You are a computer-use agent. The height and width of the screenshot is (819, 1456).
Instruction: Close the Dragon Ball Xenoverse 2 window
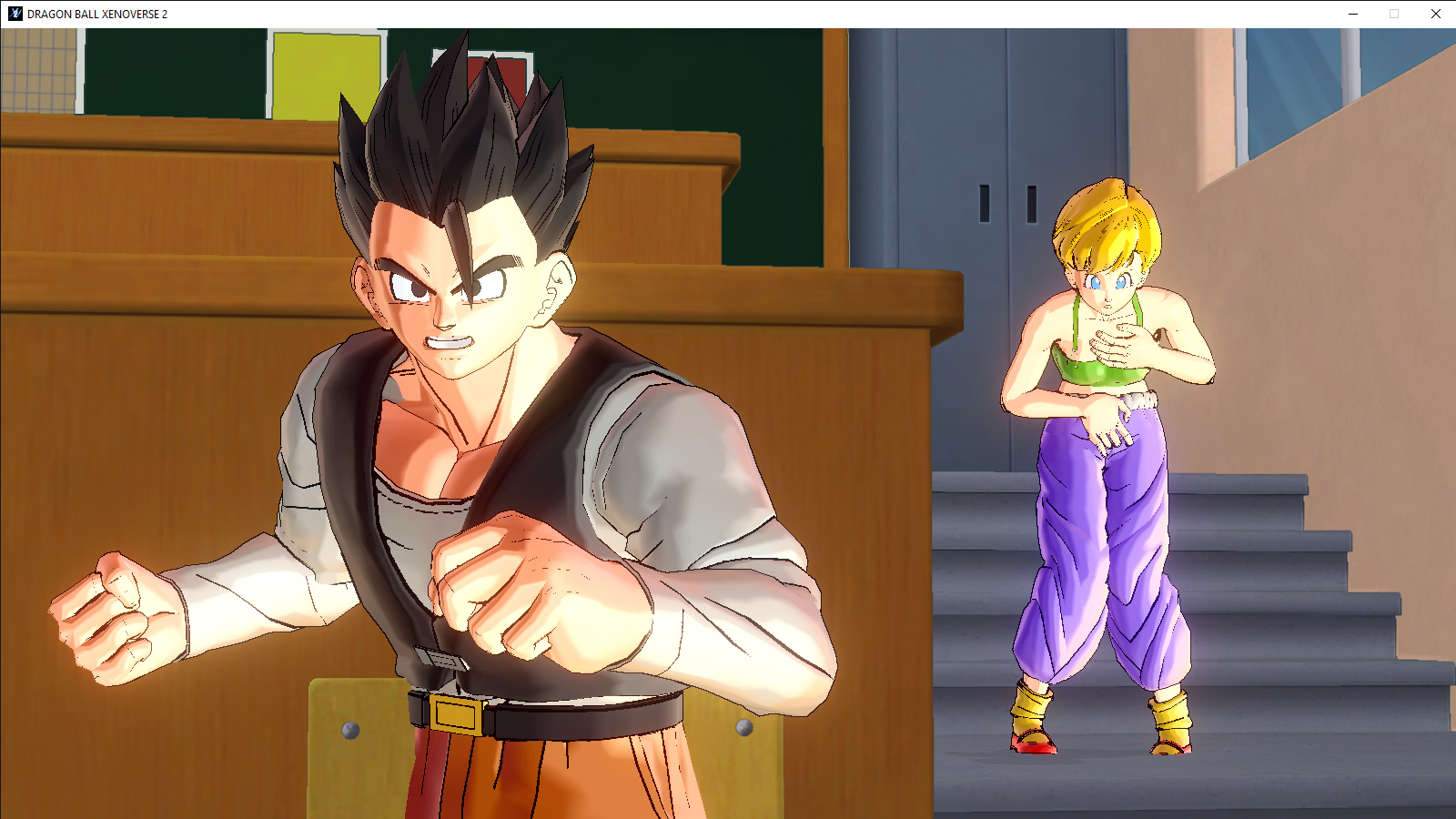pyautogui.click(x=1435, y=14)
